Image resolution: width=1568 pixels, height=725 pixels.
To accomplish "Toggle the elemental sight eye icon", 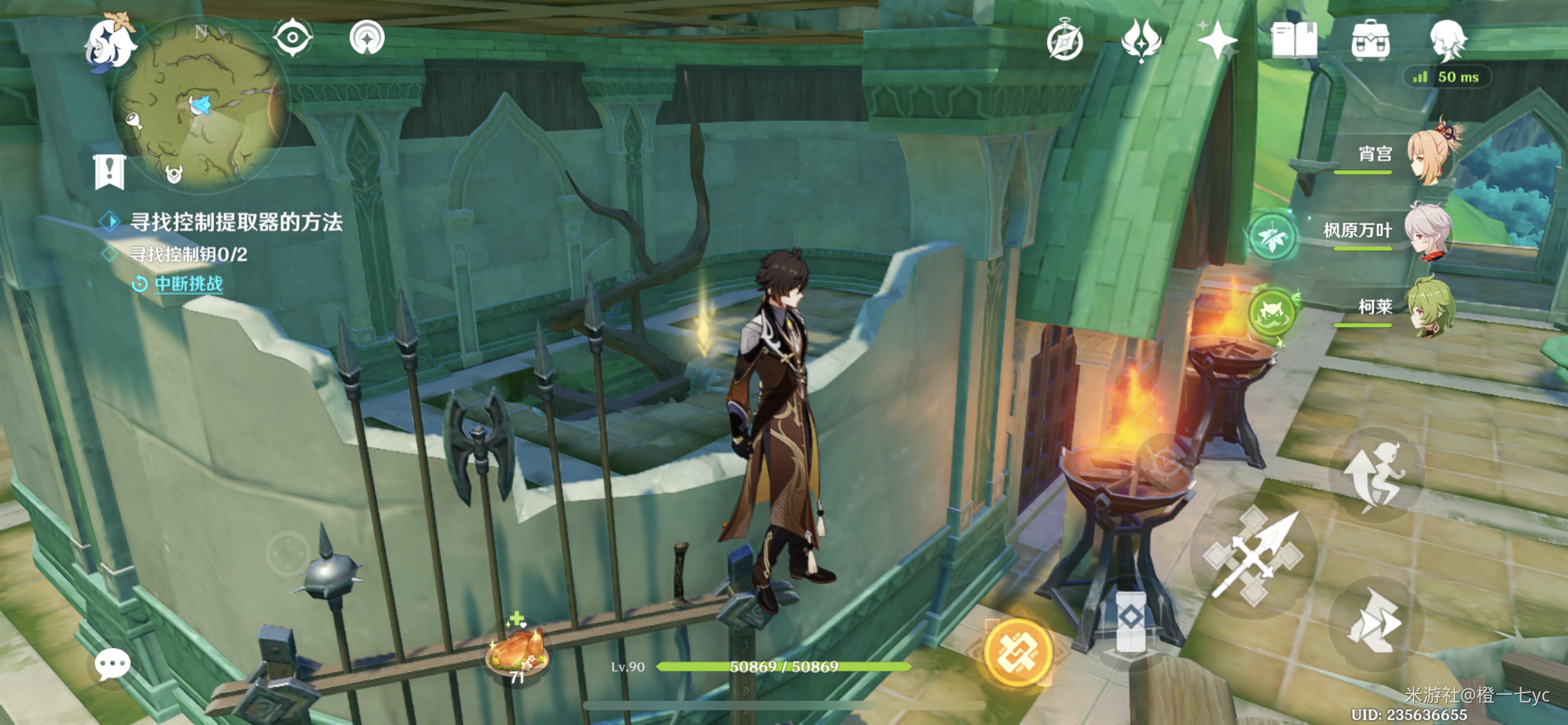I will click(x=292, y=38).
